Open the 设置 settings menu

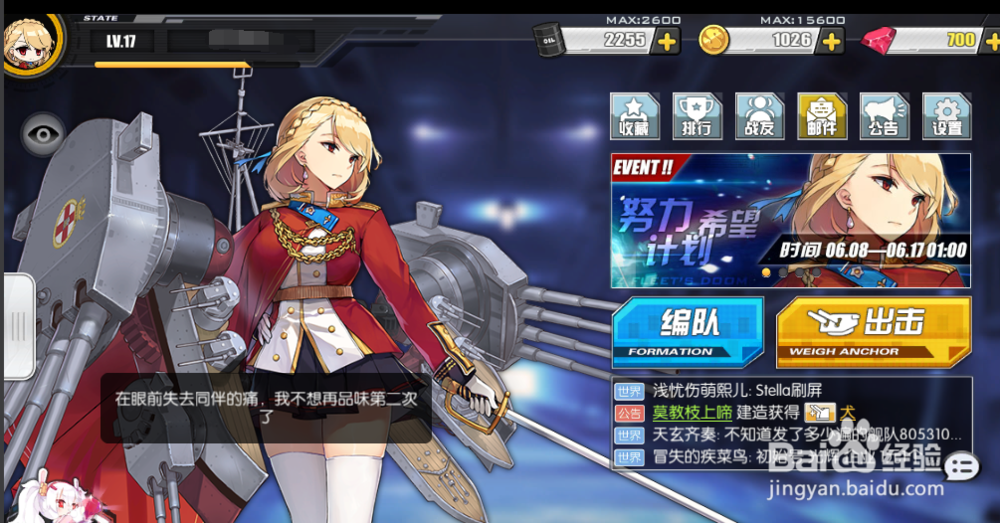946,116
